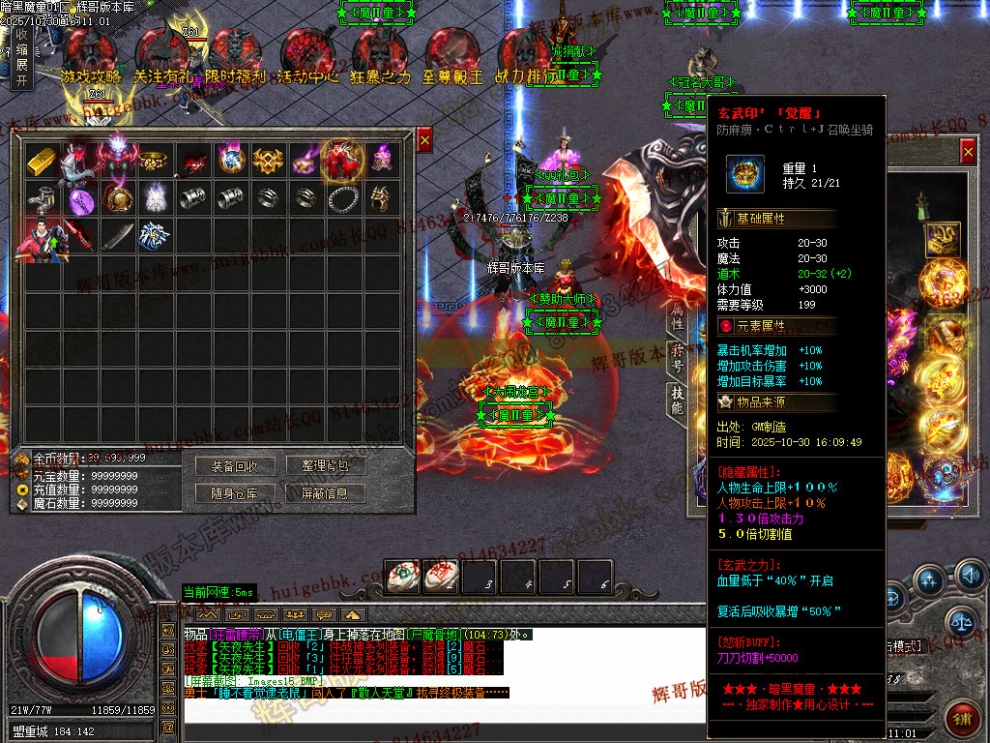990x743 pixels.
Task: Select the purple orb item in the bag
Action: [x=81, y=199]
